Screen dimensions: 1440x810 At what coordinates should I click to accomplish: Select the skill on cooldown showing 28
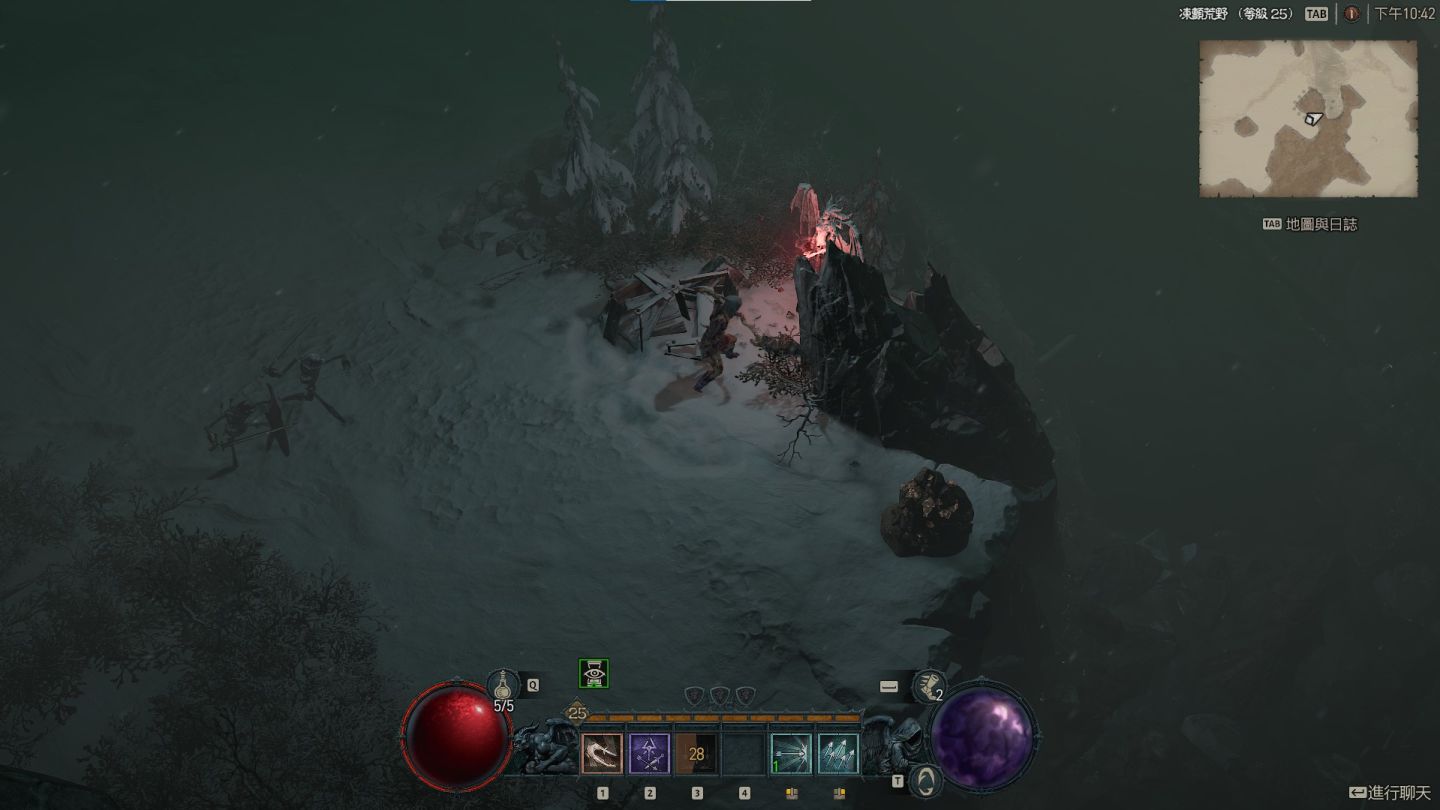697,754
